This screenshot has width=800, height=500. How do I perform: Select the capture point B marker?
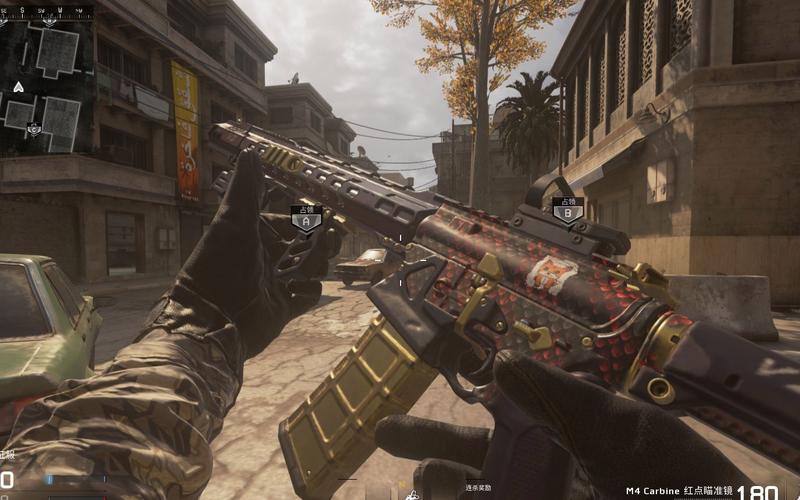tap(567, 209)
